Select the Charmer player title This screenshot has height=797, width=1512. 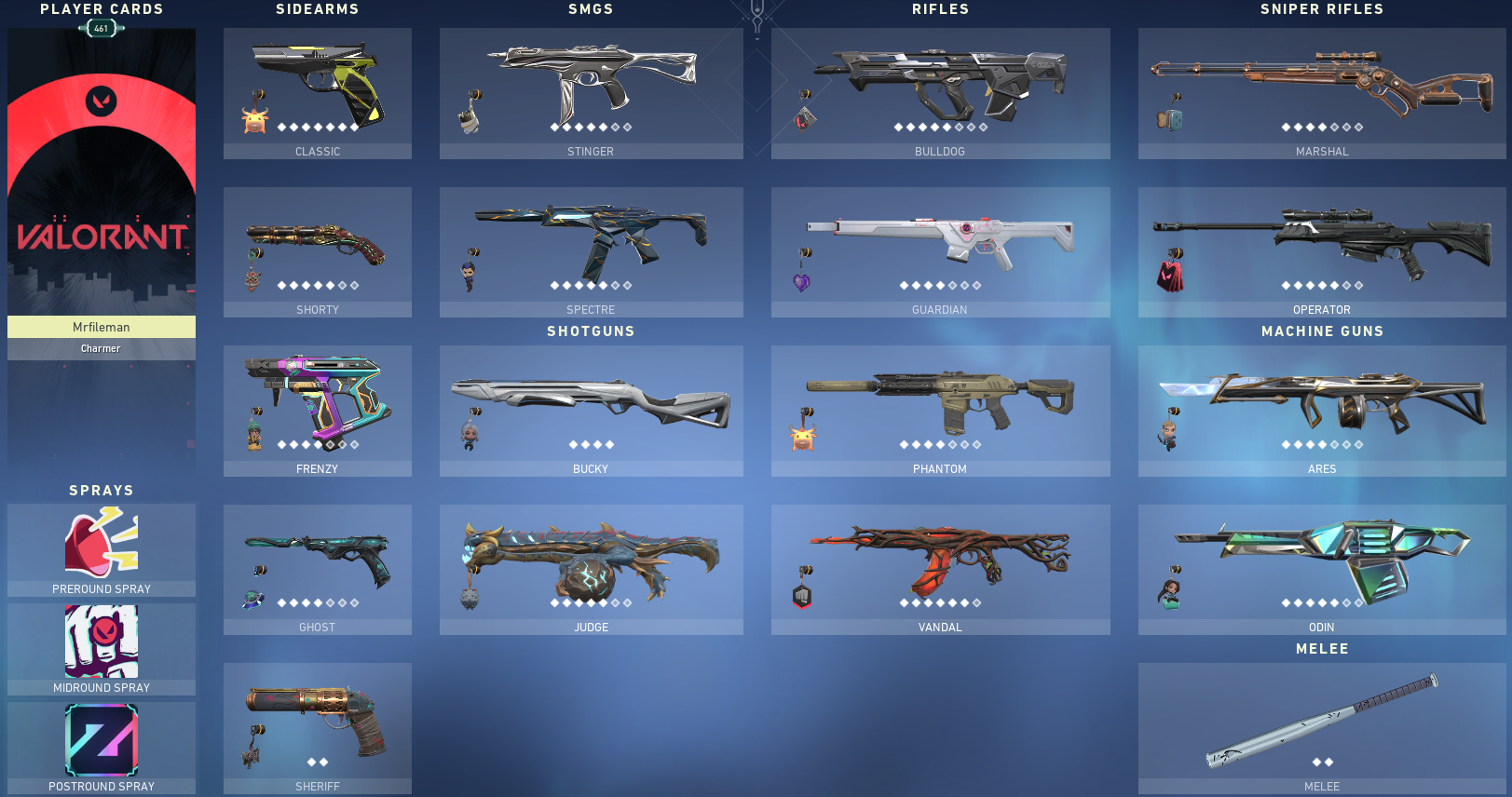(x=101, y=348)
